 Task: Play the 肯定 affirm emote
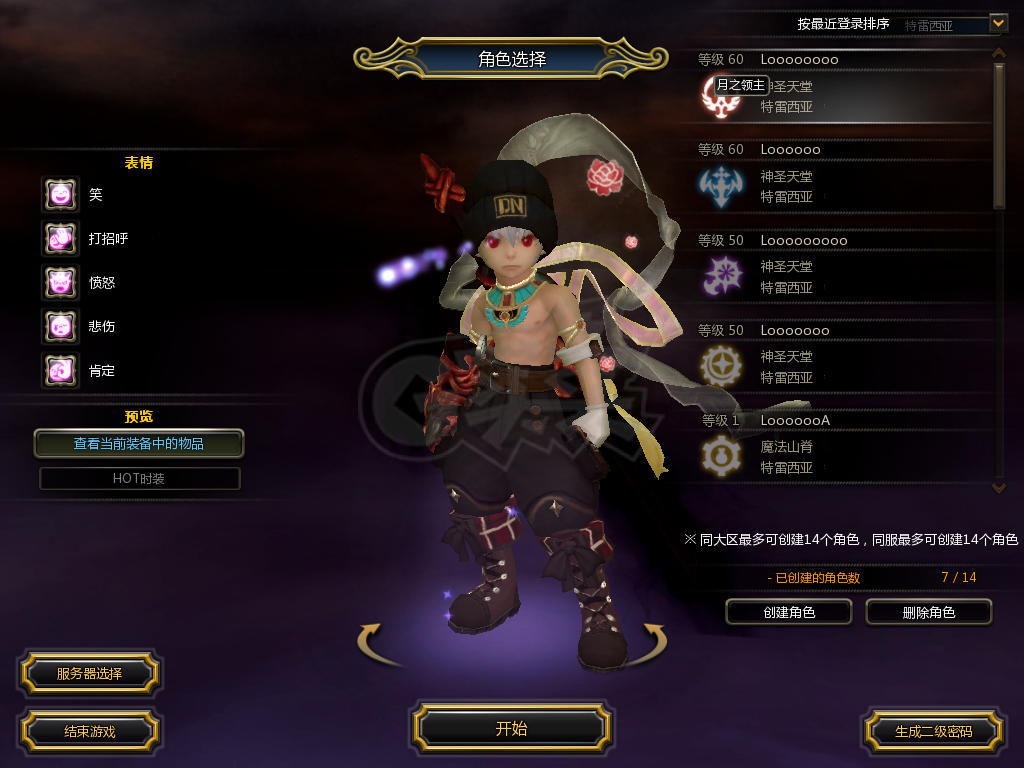click(60, 370)
